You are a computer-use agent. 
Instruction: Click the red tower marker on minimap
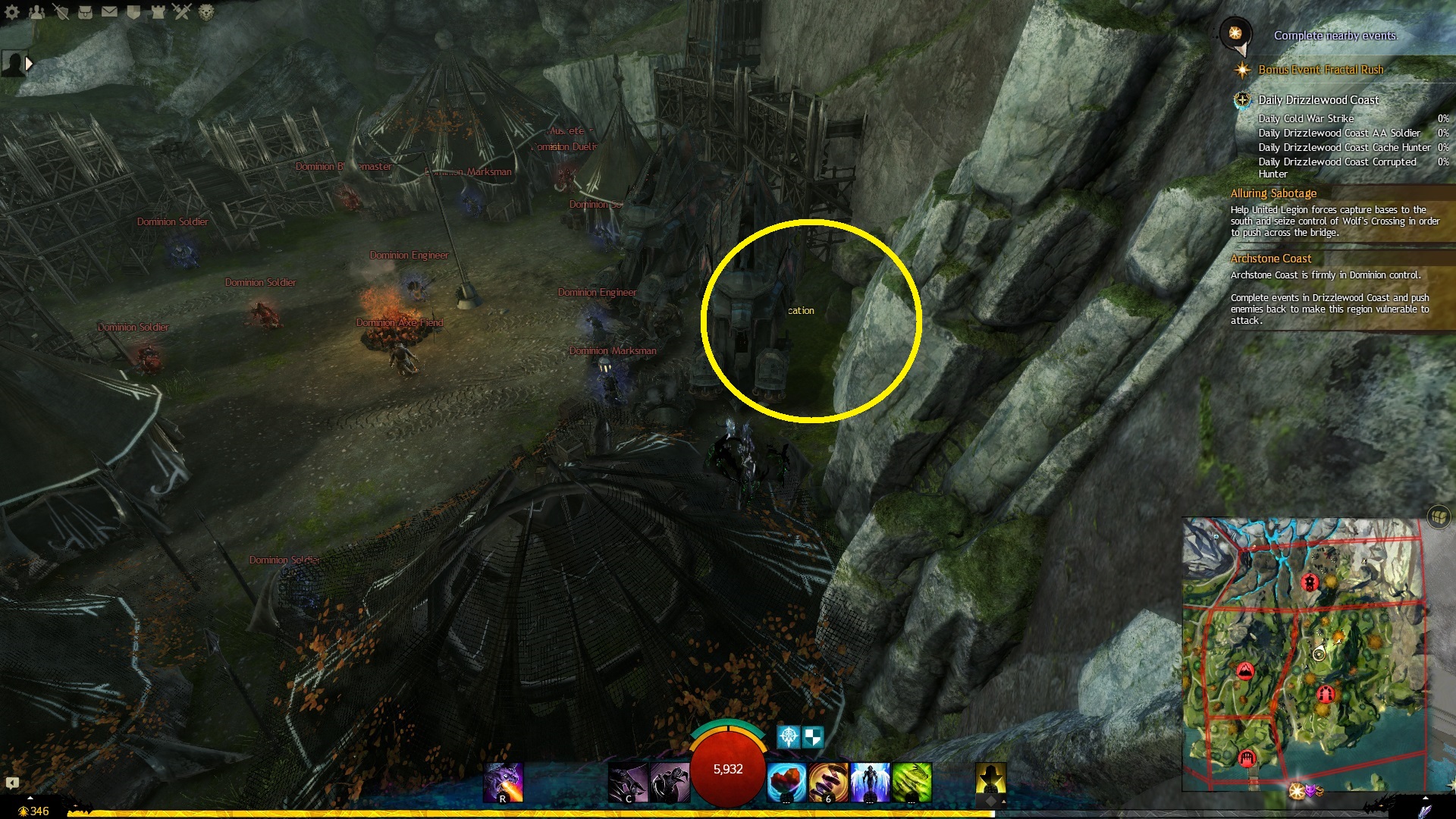tap(1310, 582)
